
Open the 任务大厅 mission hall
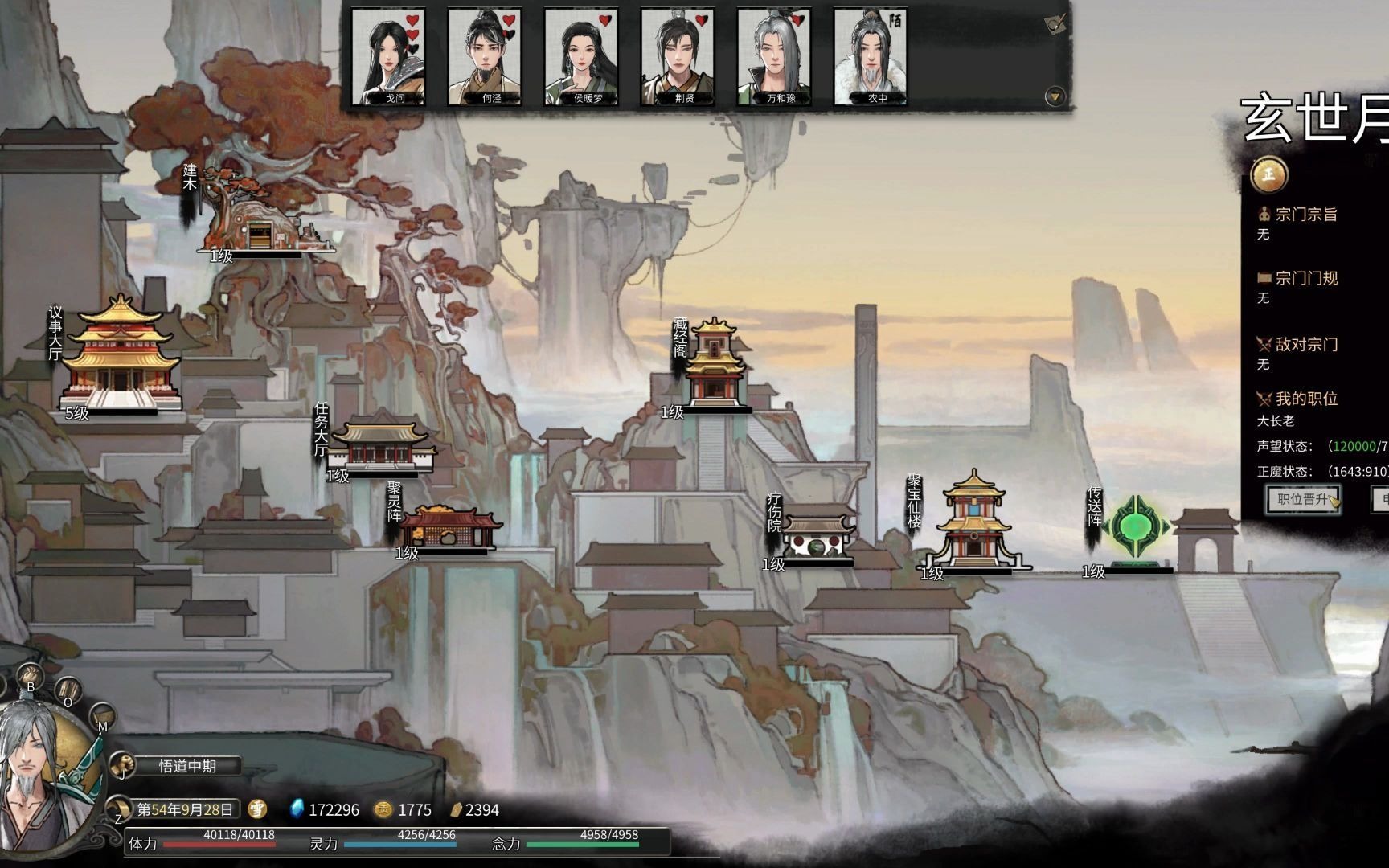383,447
